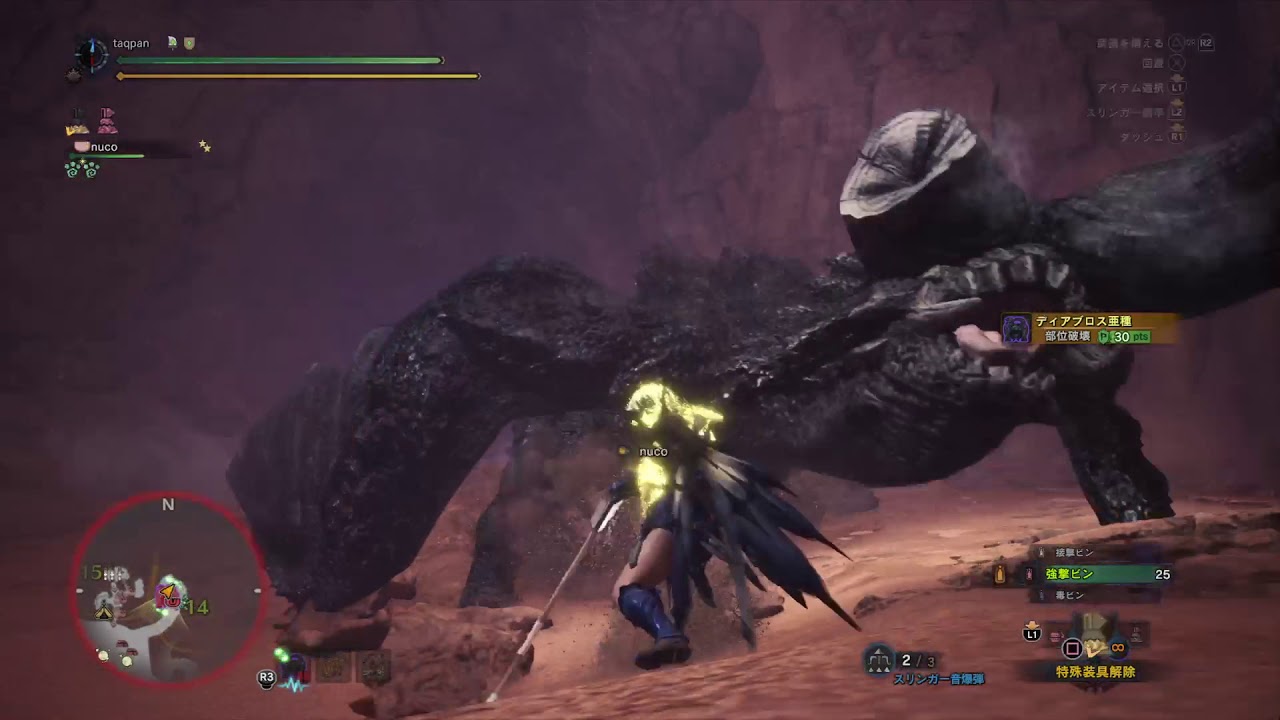Click taqpan's green health bar

click(280, 60)
